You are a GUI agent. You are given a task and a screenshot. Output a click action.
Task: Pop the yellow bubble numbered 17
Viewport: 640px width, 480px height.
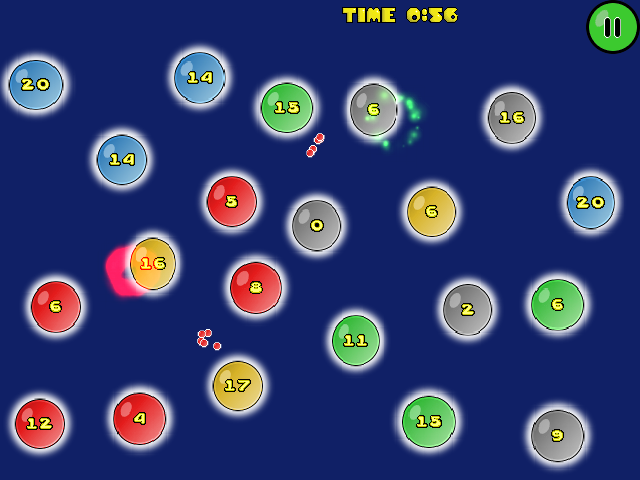point(237,385)
